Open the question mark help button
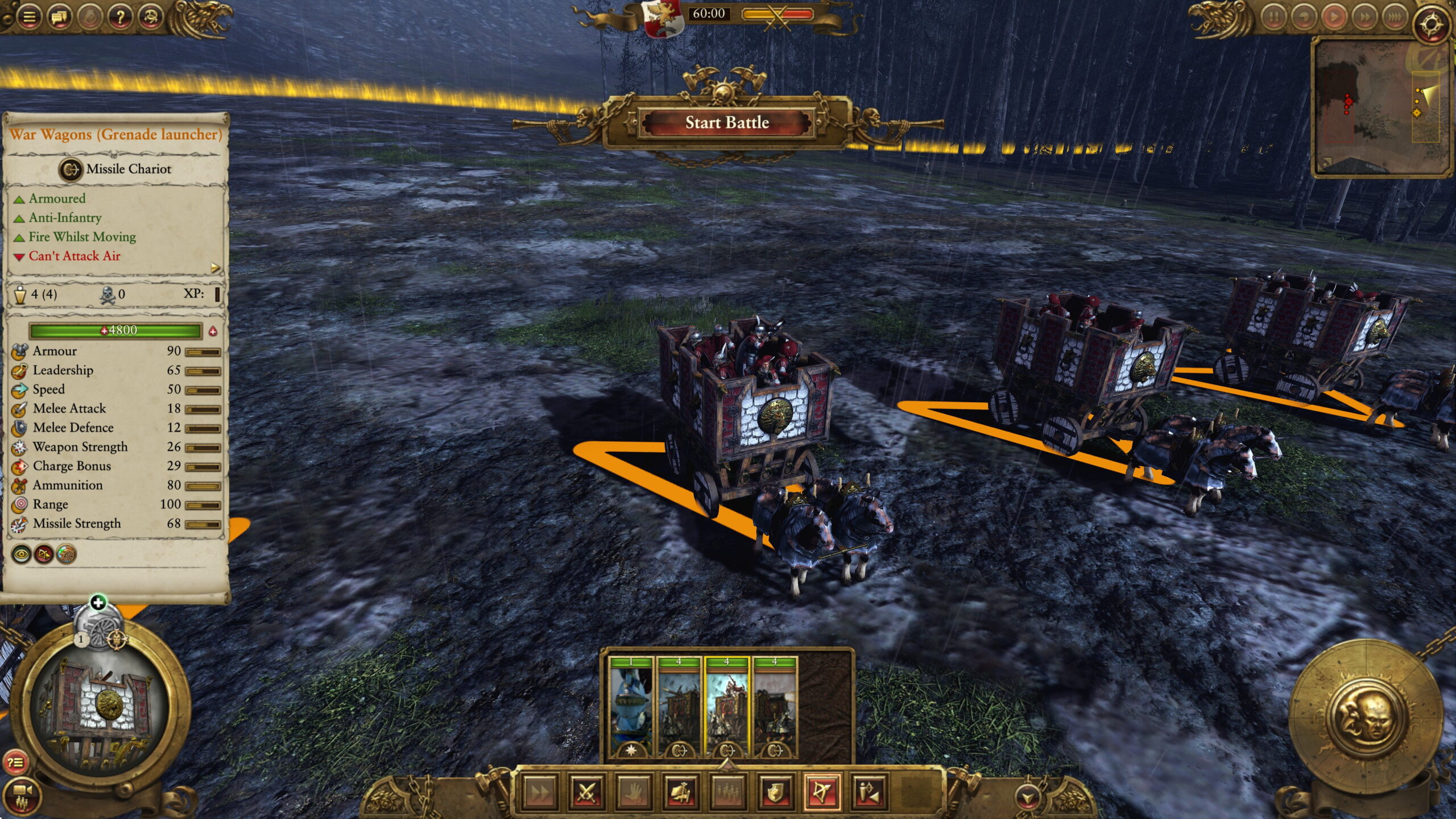Image resolution: width=1456 pixels, height=819 pixels. (120, 16)
